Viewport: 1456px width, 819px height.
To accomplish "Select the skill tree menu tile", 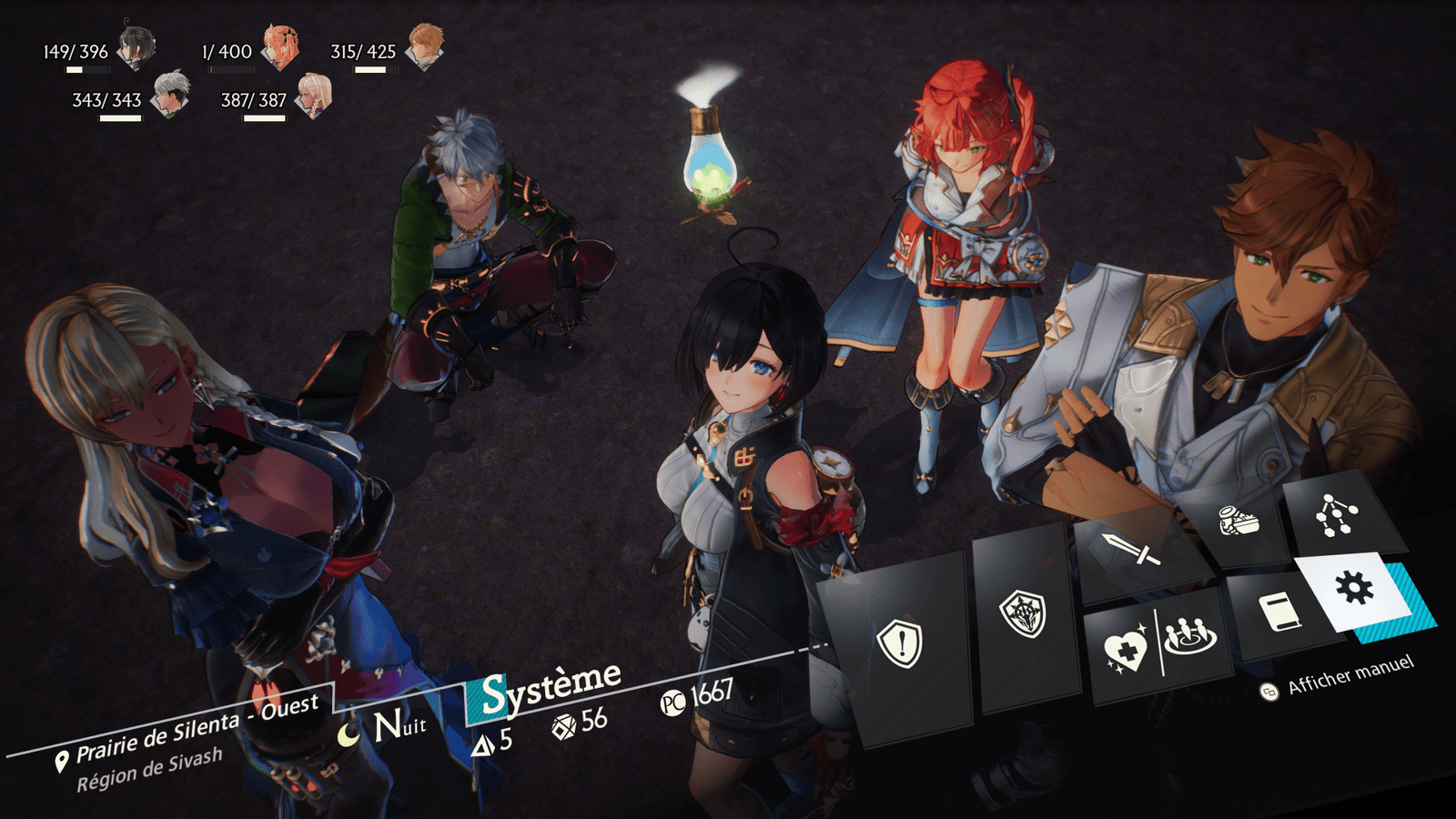I will [1336, 514].
